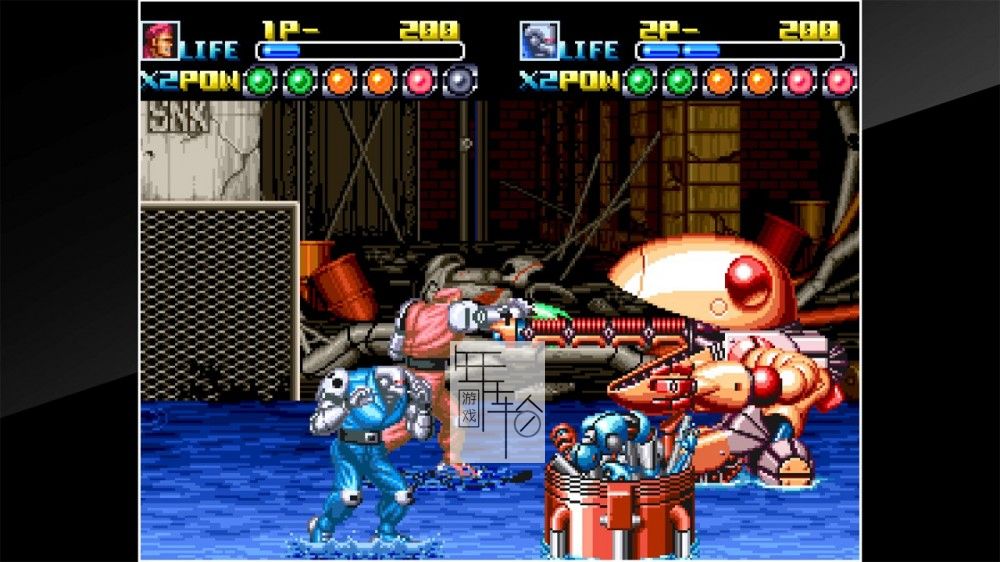Select the 2P robot character portrait
The height and width of the screenshot is (562, 1000).
[539, 41]
